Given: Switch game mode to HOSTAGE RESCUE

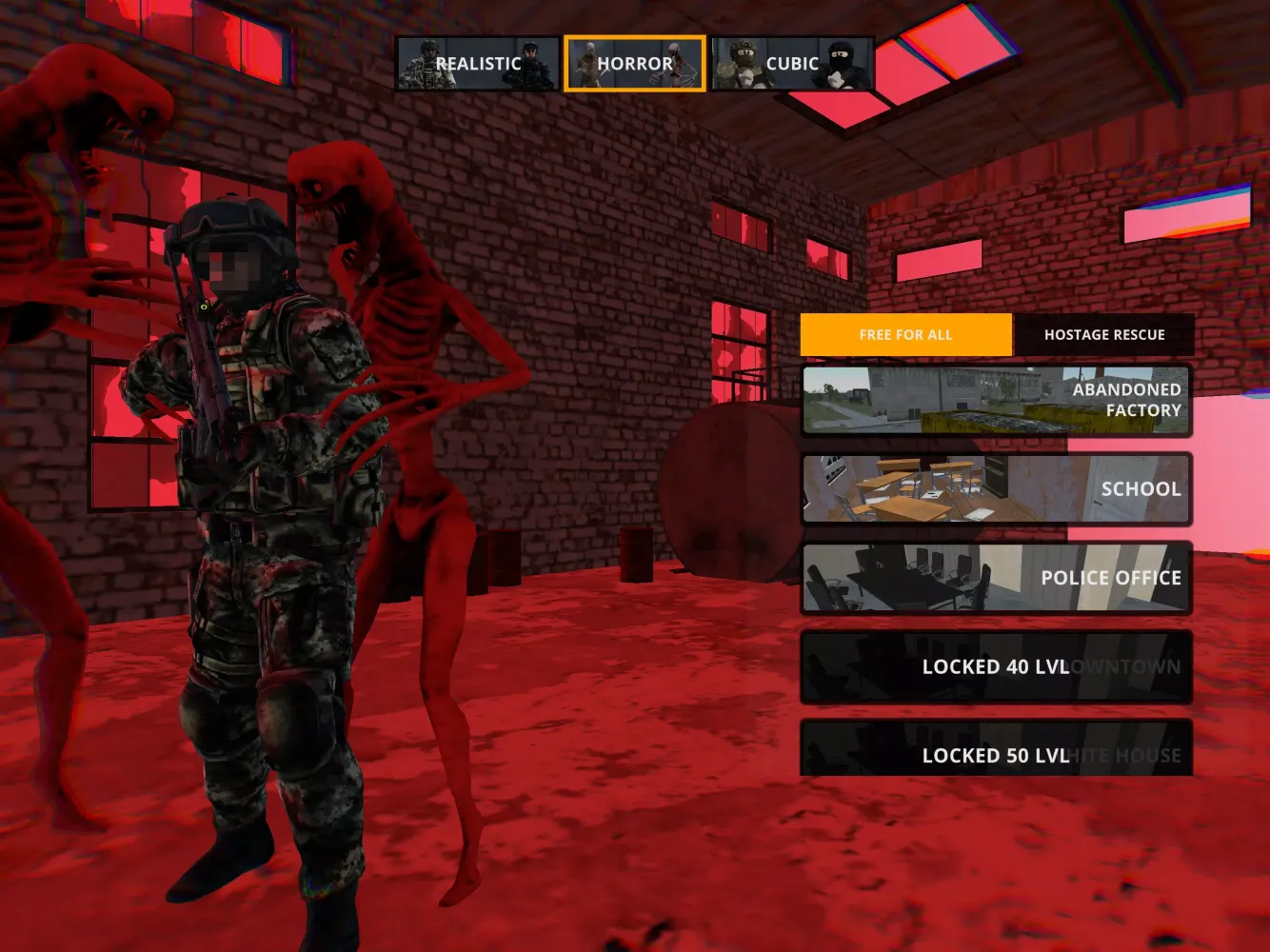Looking at the screenshot, I should pyautogui.click(x=1104, y=334).
